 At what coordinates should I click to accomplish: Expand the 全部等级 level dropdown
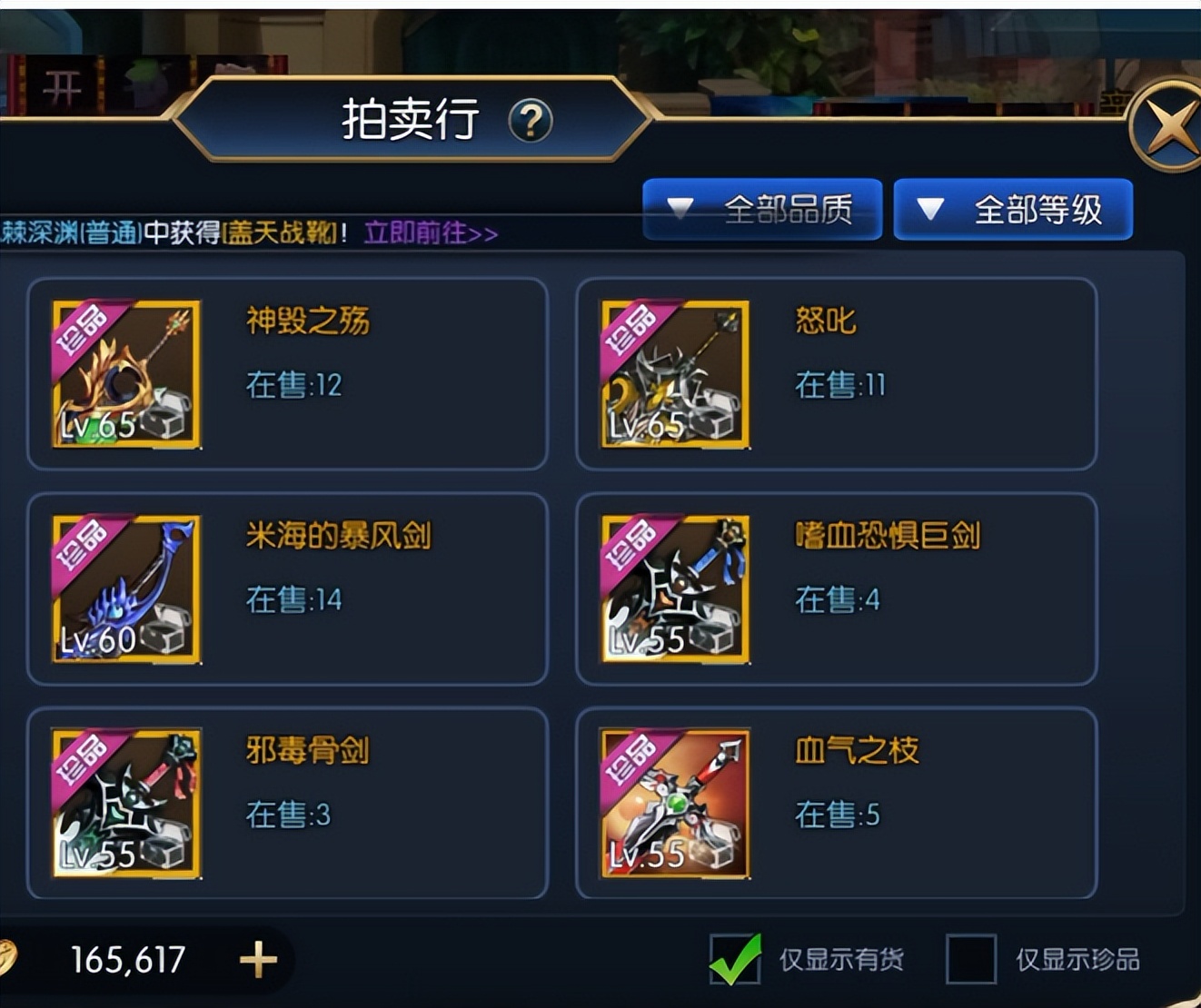(x=1013, y=210)
